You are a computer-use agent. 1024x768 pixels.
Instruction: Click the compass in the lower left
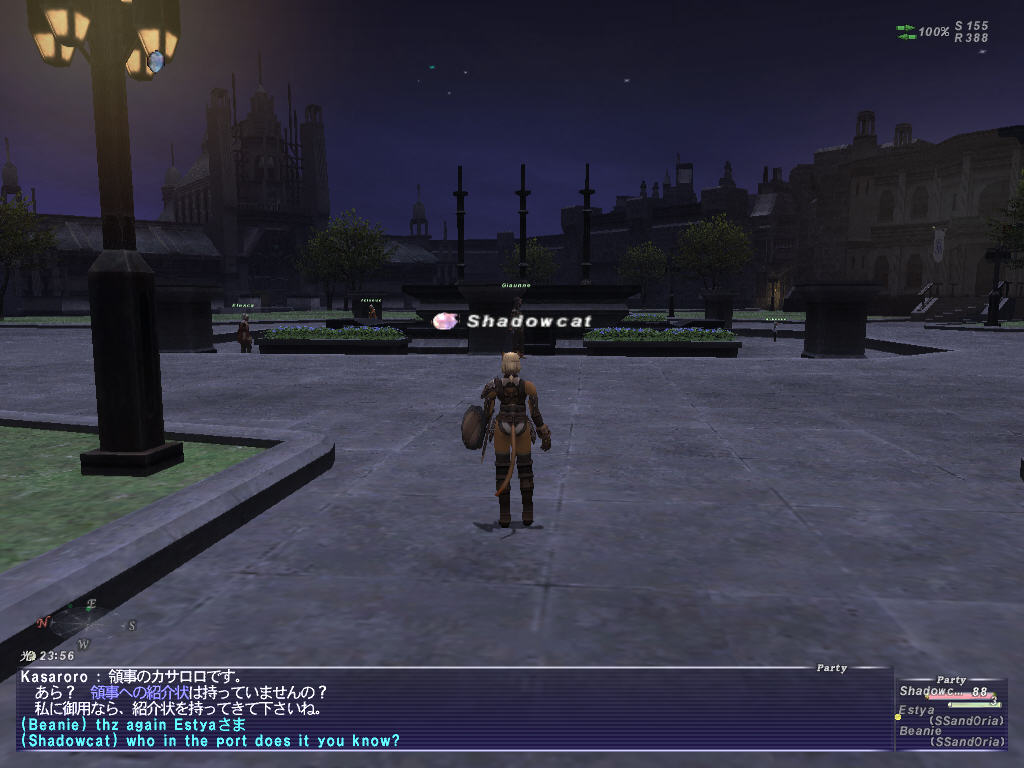[86, 624]
